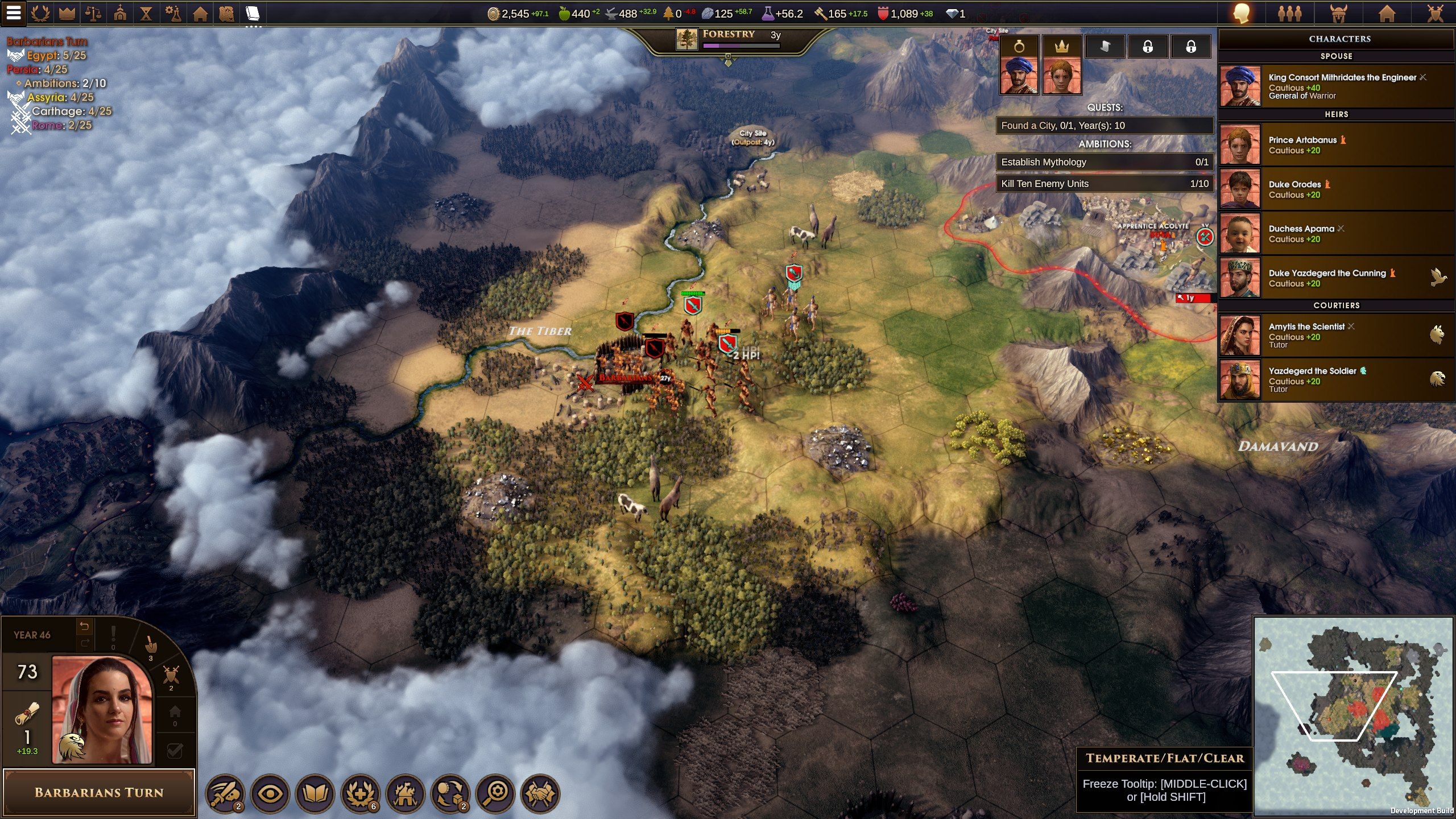1456x819 pixels.
Task: Toggle the second lock icon near city portraits
Action: click(x=1192, y=46)
